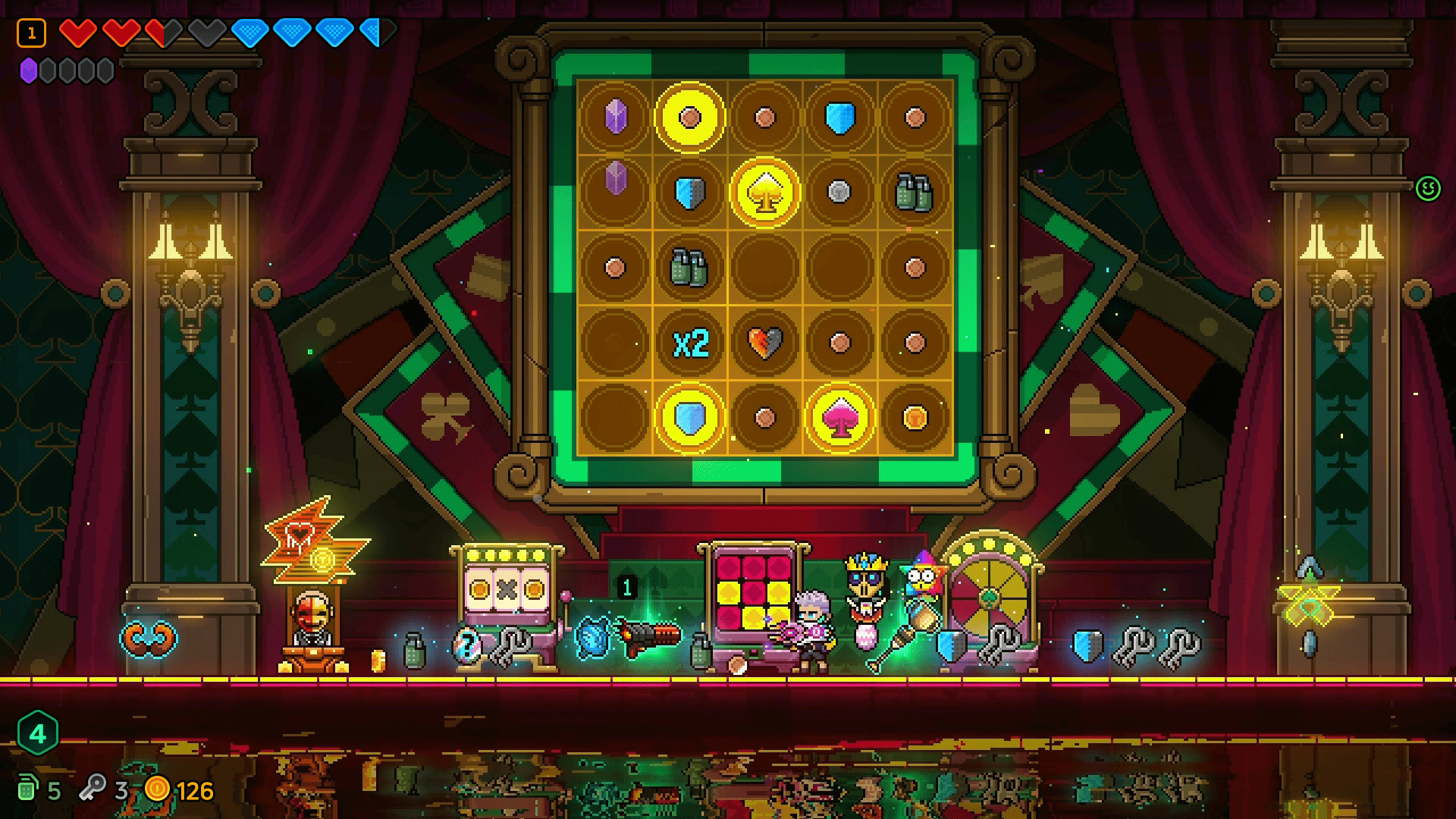Choose the gold coin tile on the board

coord(915,418)
